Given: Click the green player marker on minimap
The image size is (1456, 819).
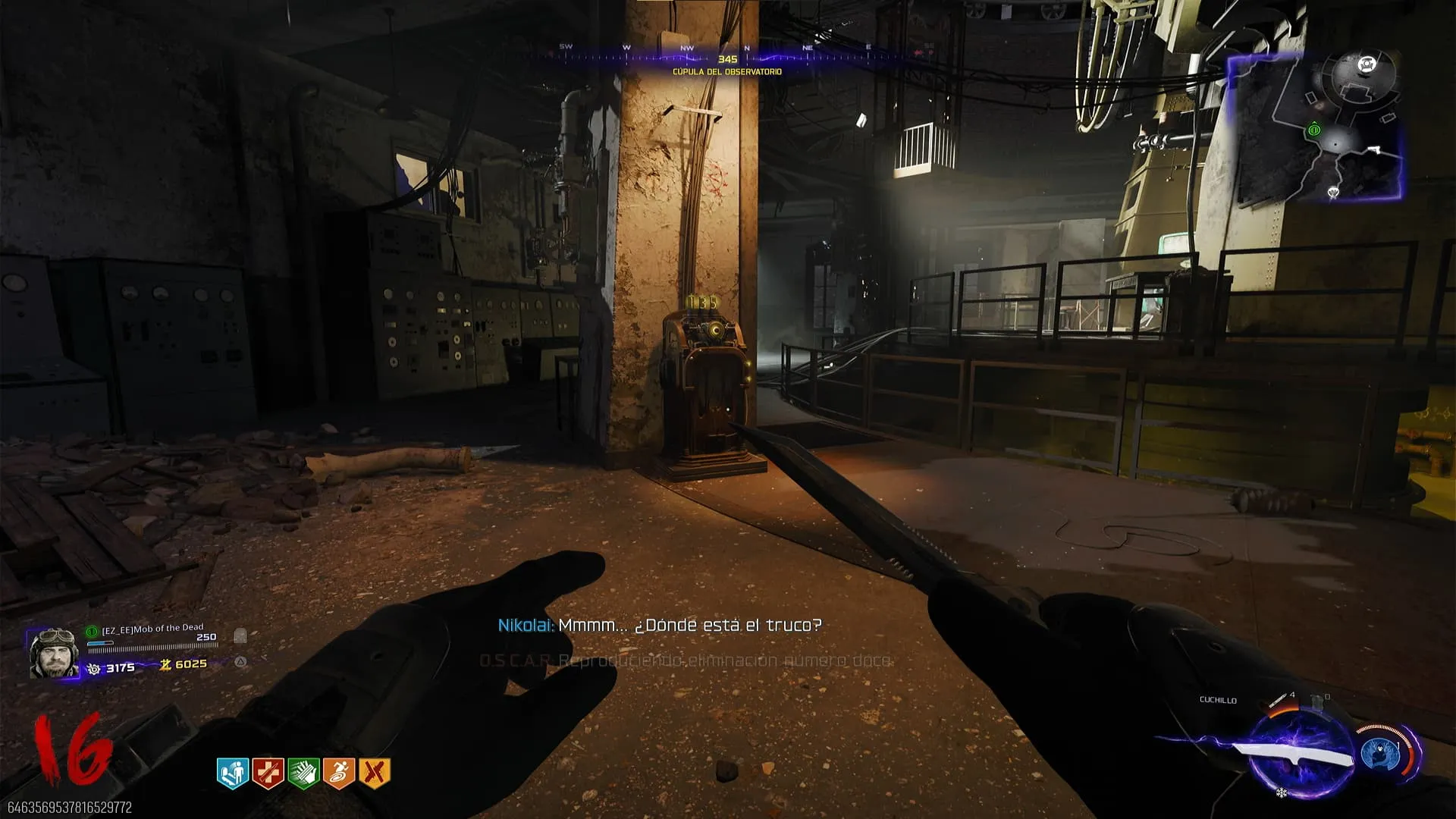Looking at the screenshot, I should [1314, 130].
